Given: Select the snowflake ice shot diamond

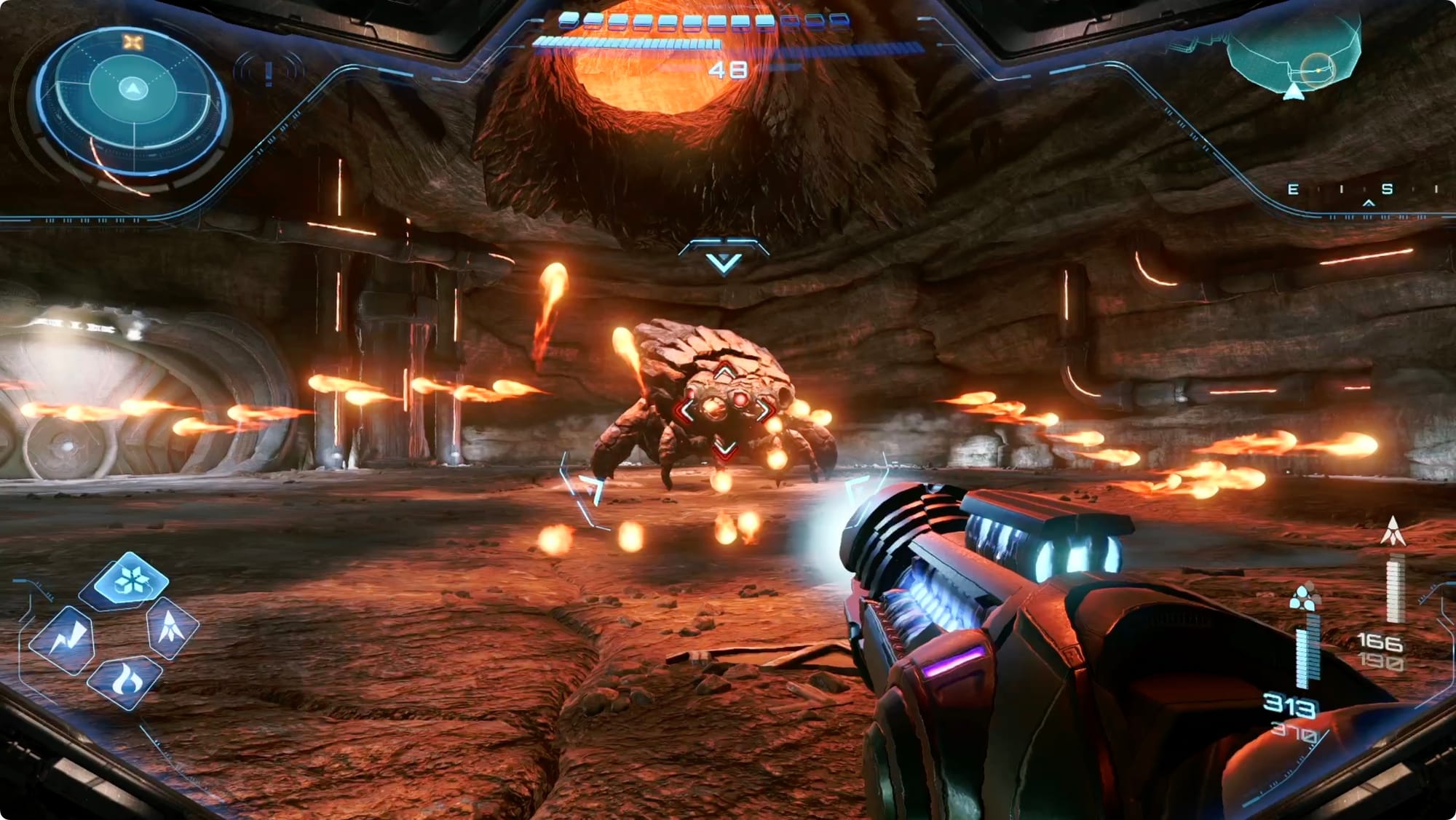Looking at the screenshot, I should [131, 581].
